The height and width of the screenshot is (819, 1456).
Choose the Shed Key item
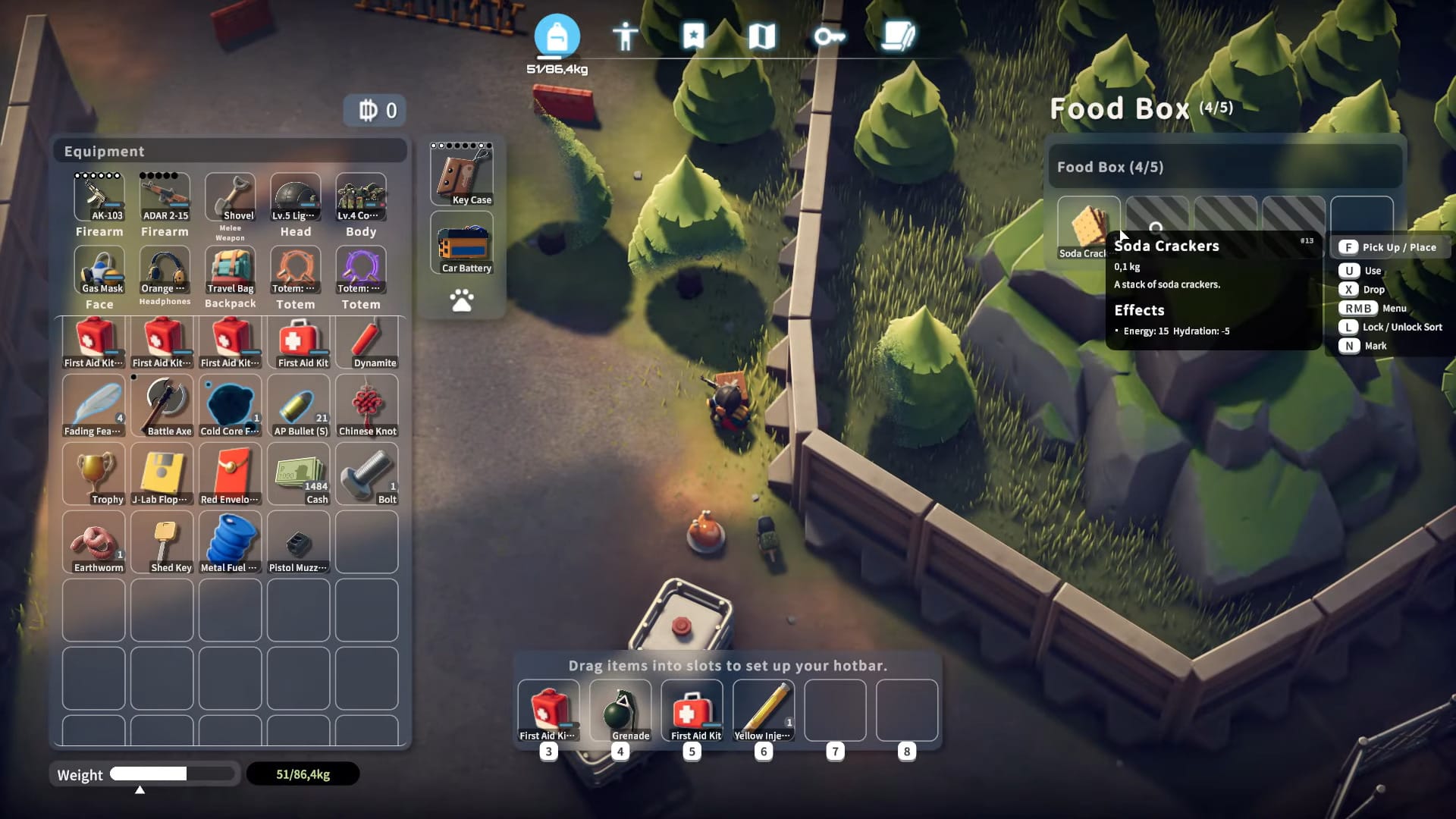coord(162,542)
